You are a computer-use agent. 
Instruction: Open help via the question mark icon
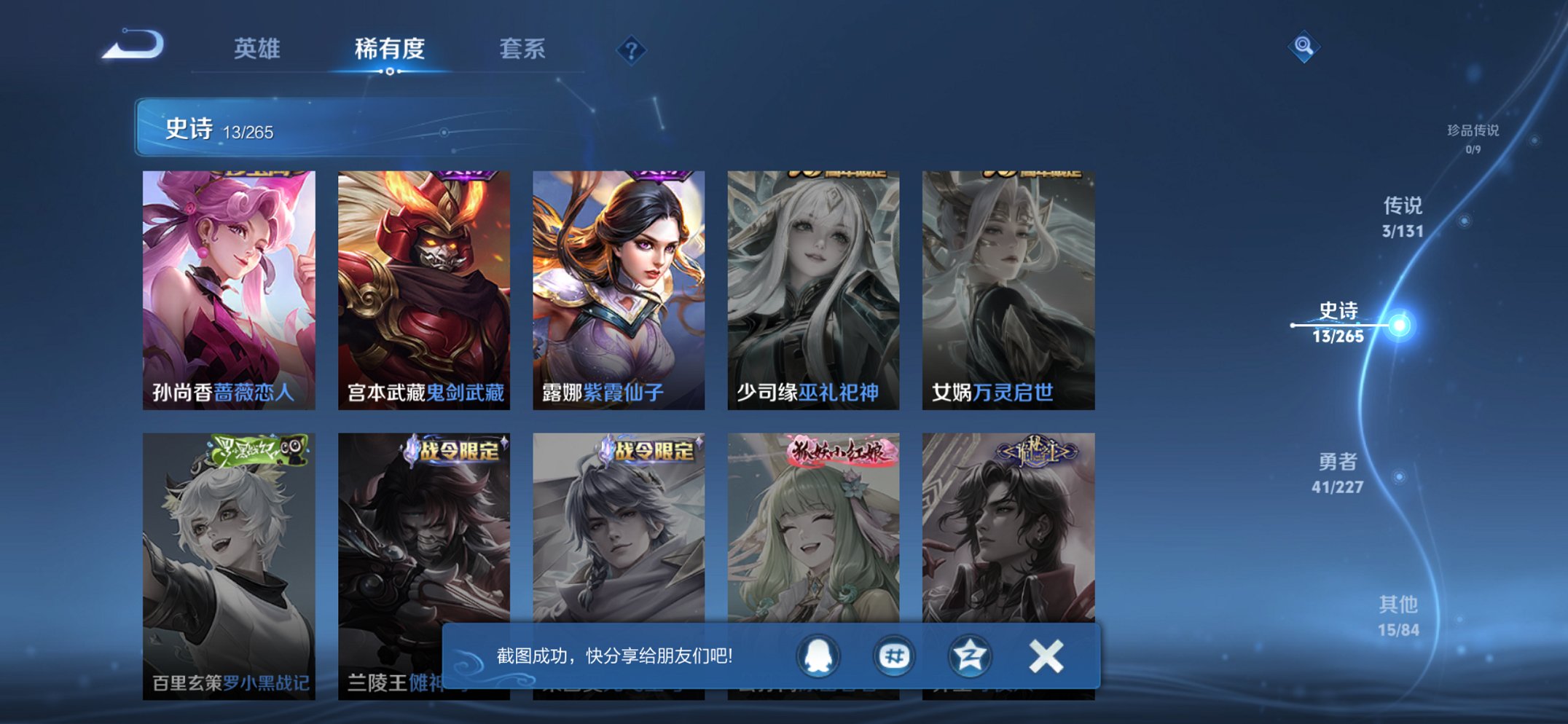coord(631,50)
